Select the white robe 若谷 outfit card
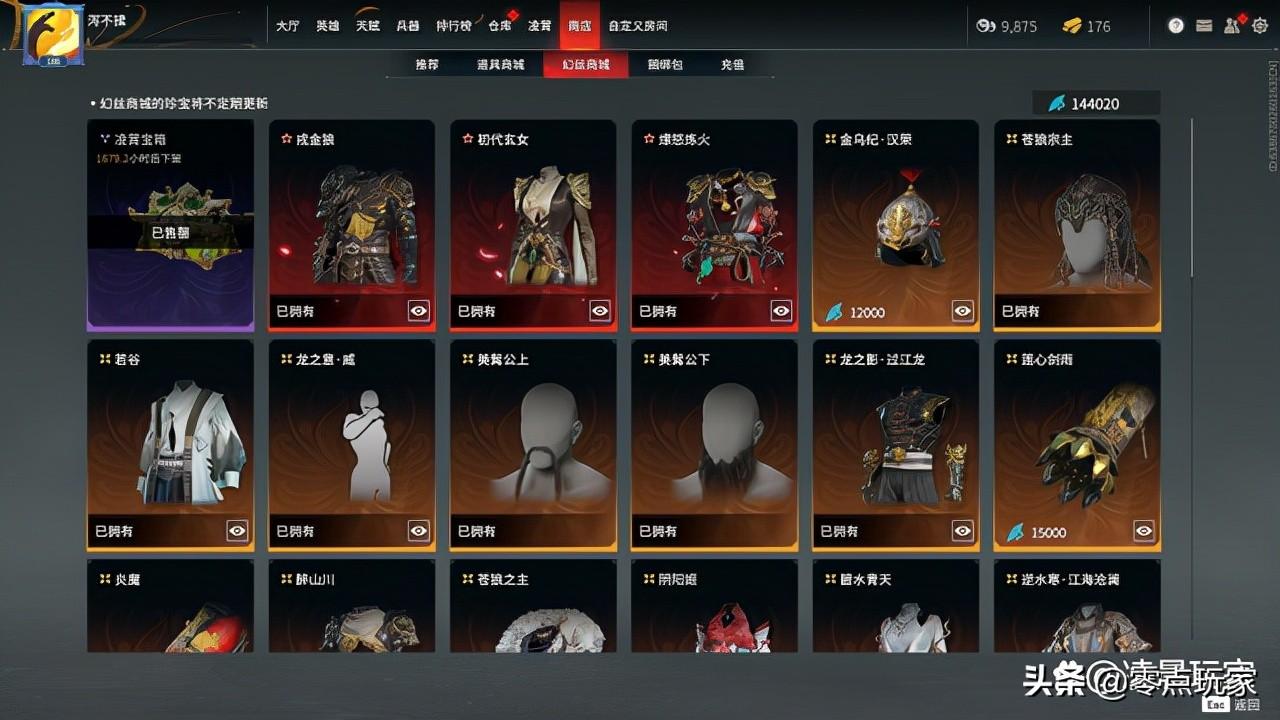Image resolution: width=1280 pixels, height=720 pixels. coord(170,445)
